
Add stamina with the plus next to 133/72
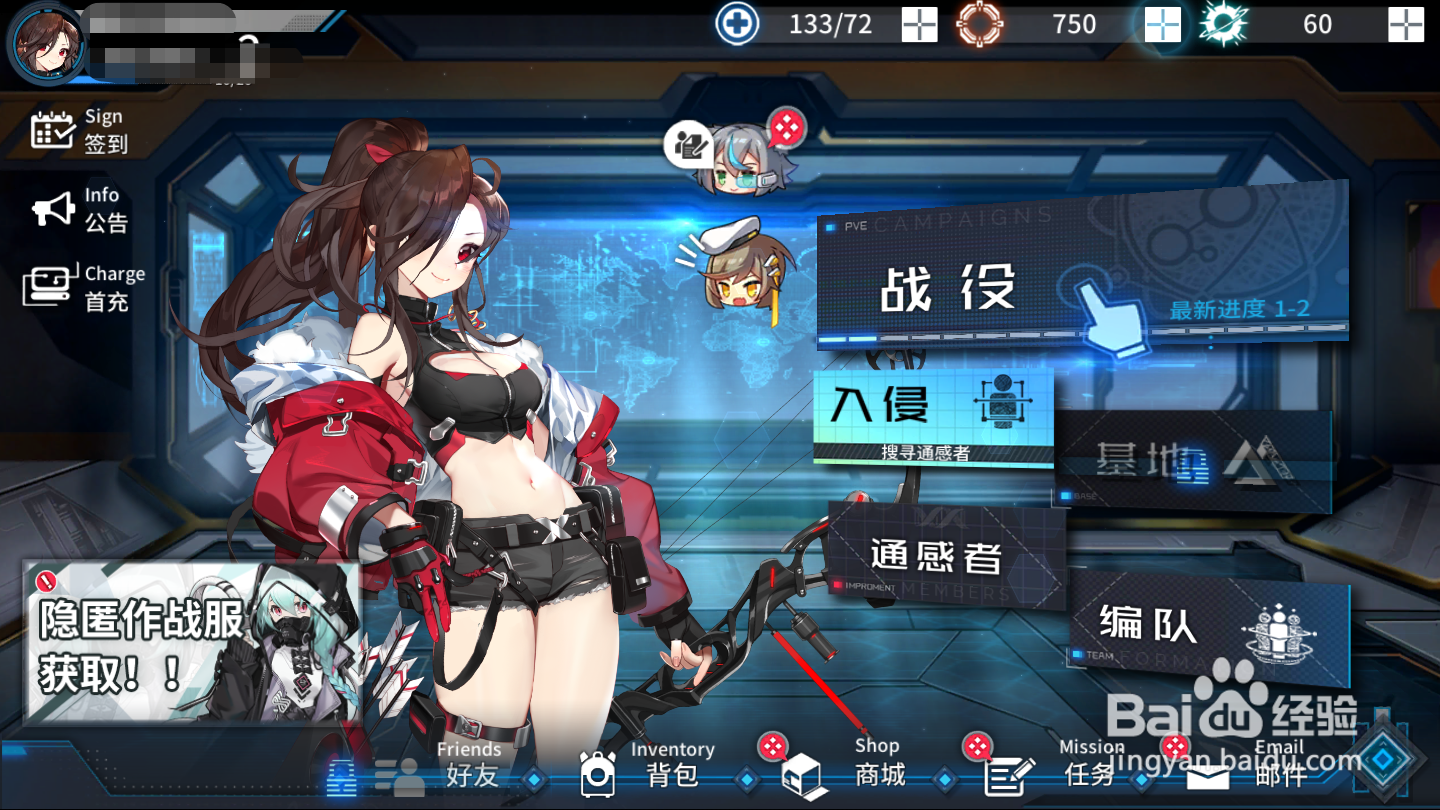[919, 24]
